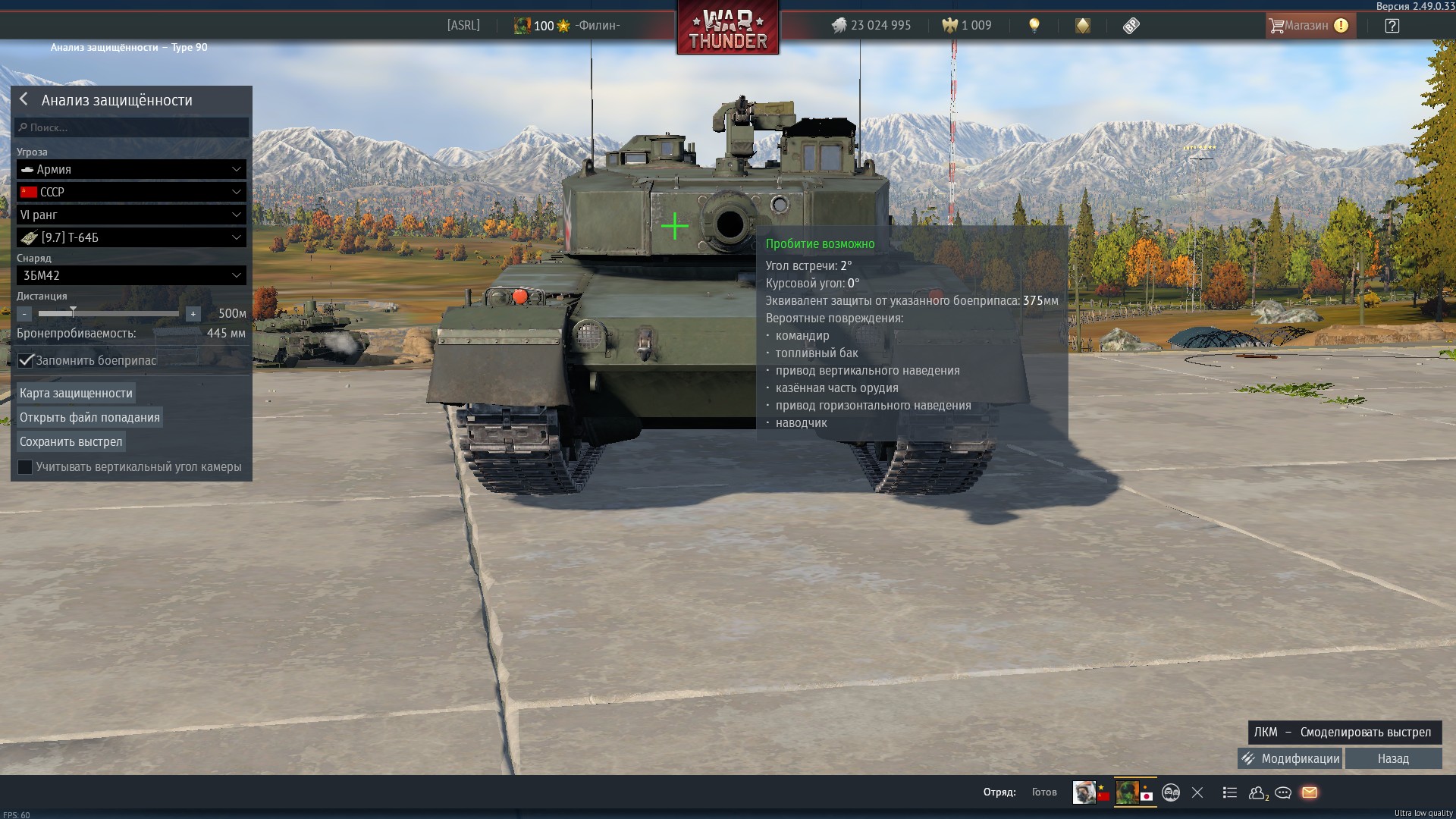Click the Поиск search field
Screen dimensions: 1456x819
pyautogui.click(x=132, y=127)
